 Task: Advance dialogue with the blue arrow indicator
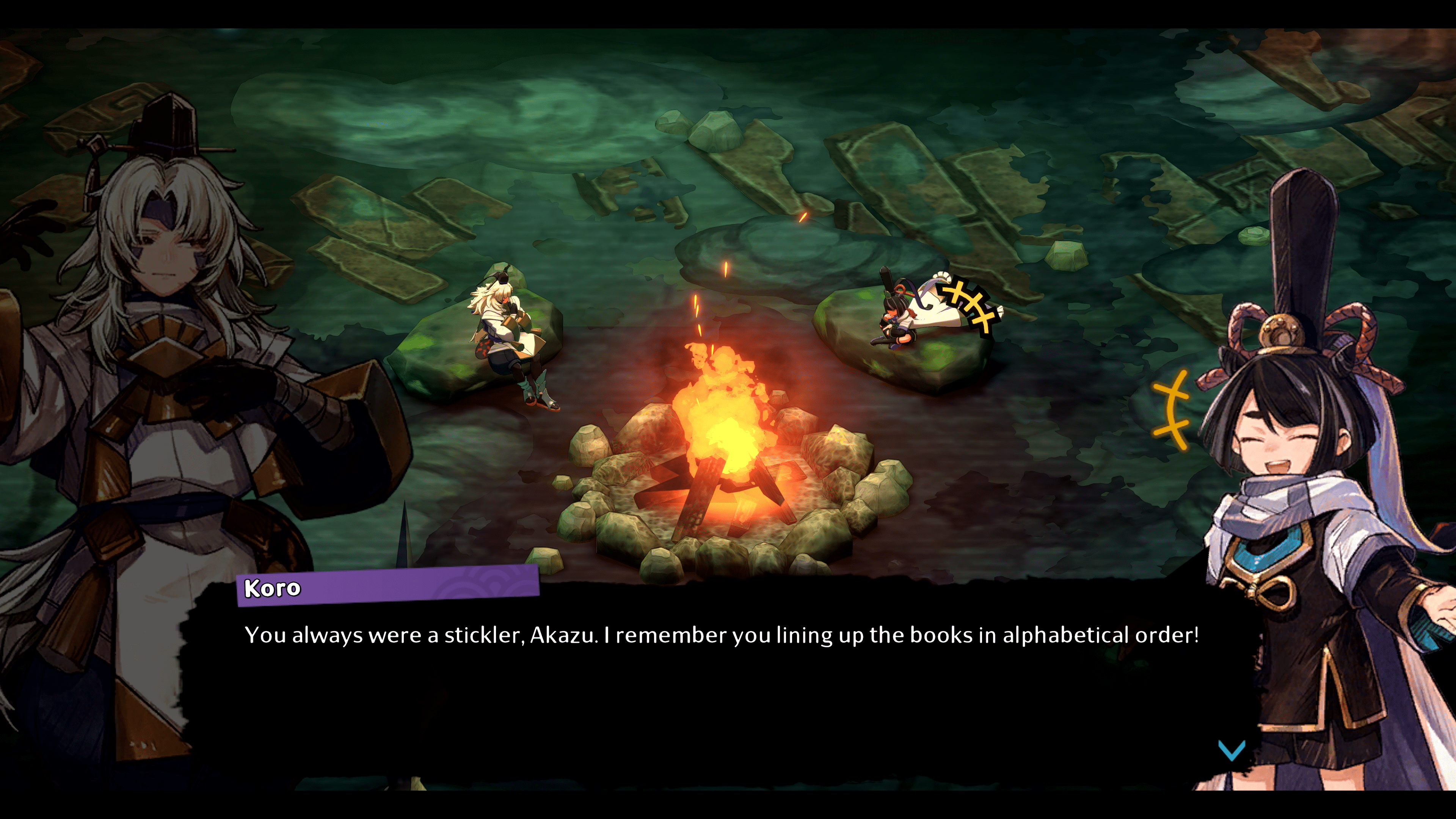click(1231, 750)
